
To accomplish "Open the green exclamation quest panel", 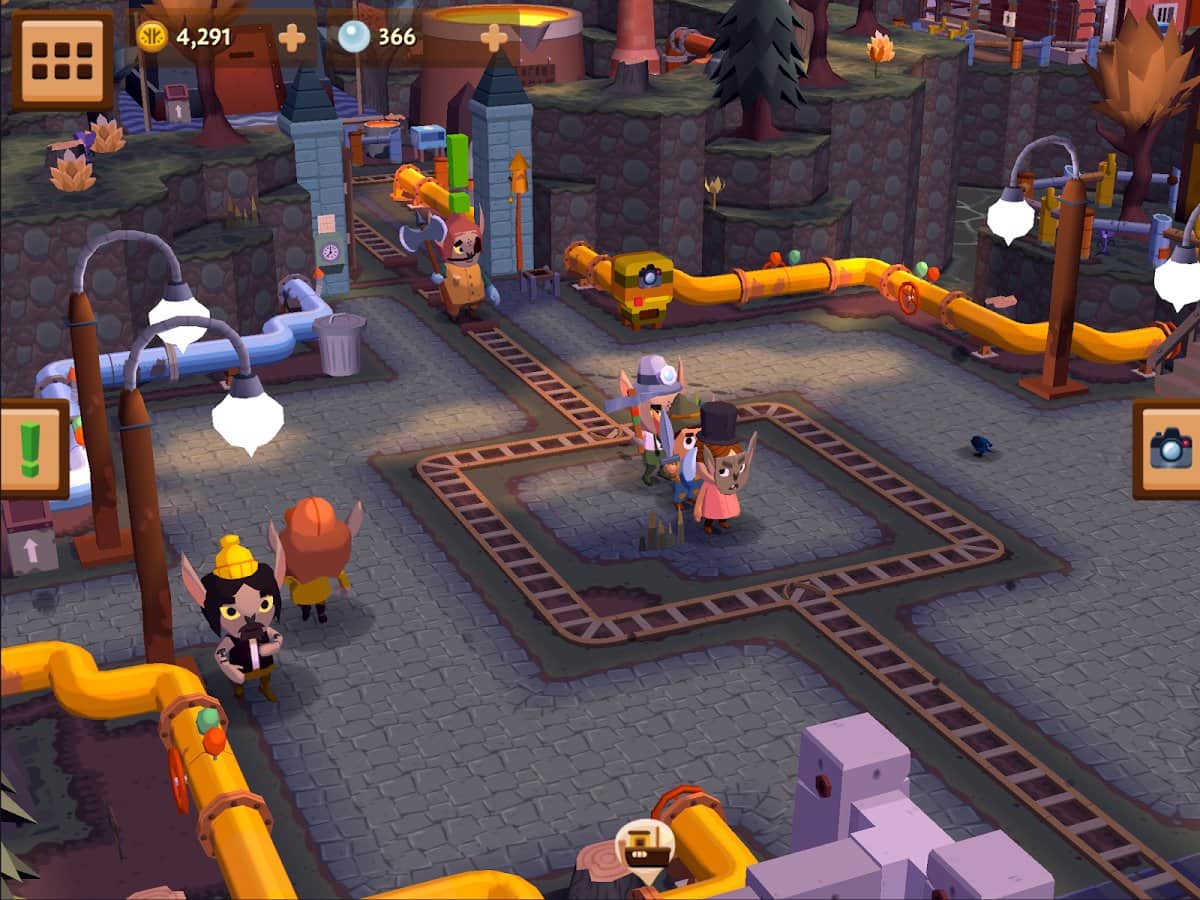I will coord(32,449).
